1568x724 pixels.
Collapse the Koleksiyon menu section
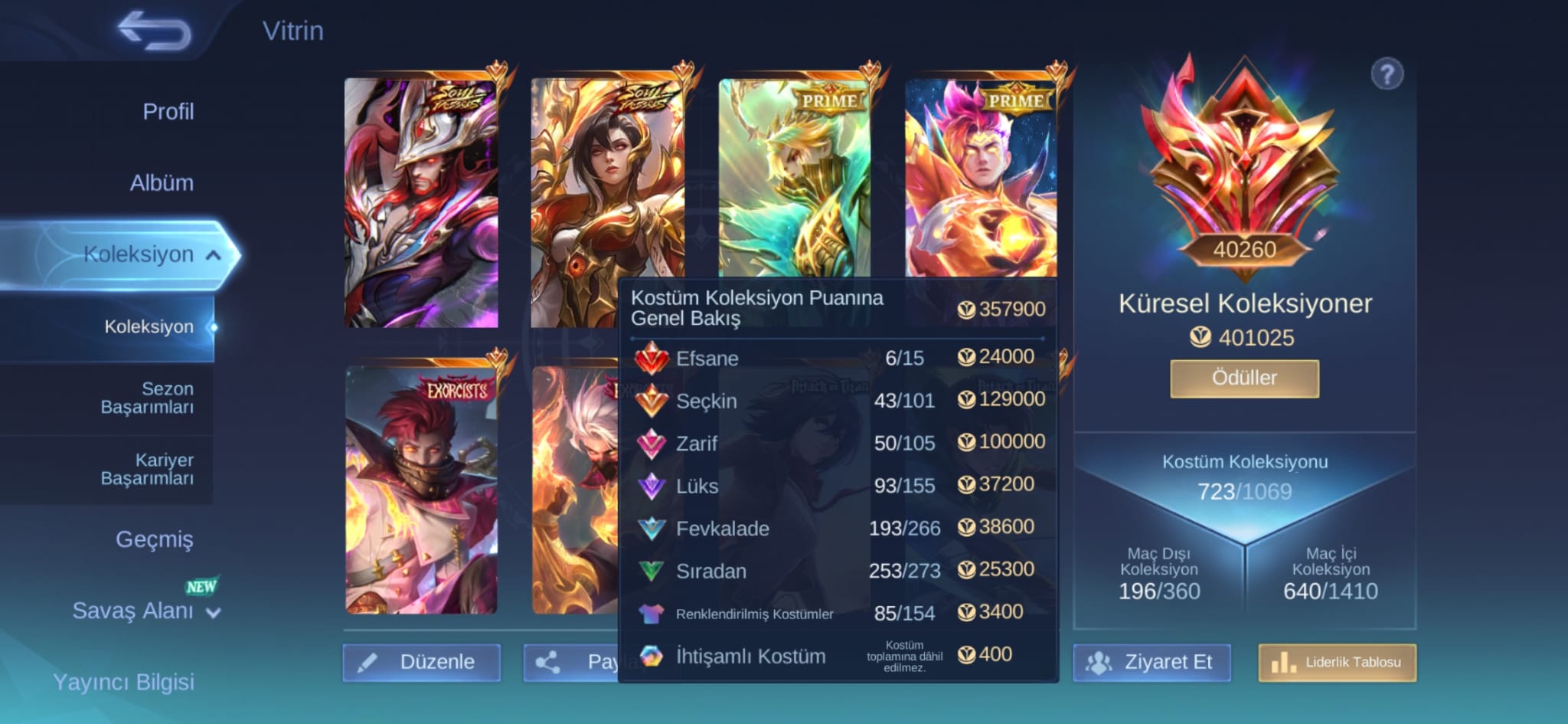(x=214, y=255)
